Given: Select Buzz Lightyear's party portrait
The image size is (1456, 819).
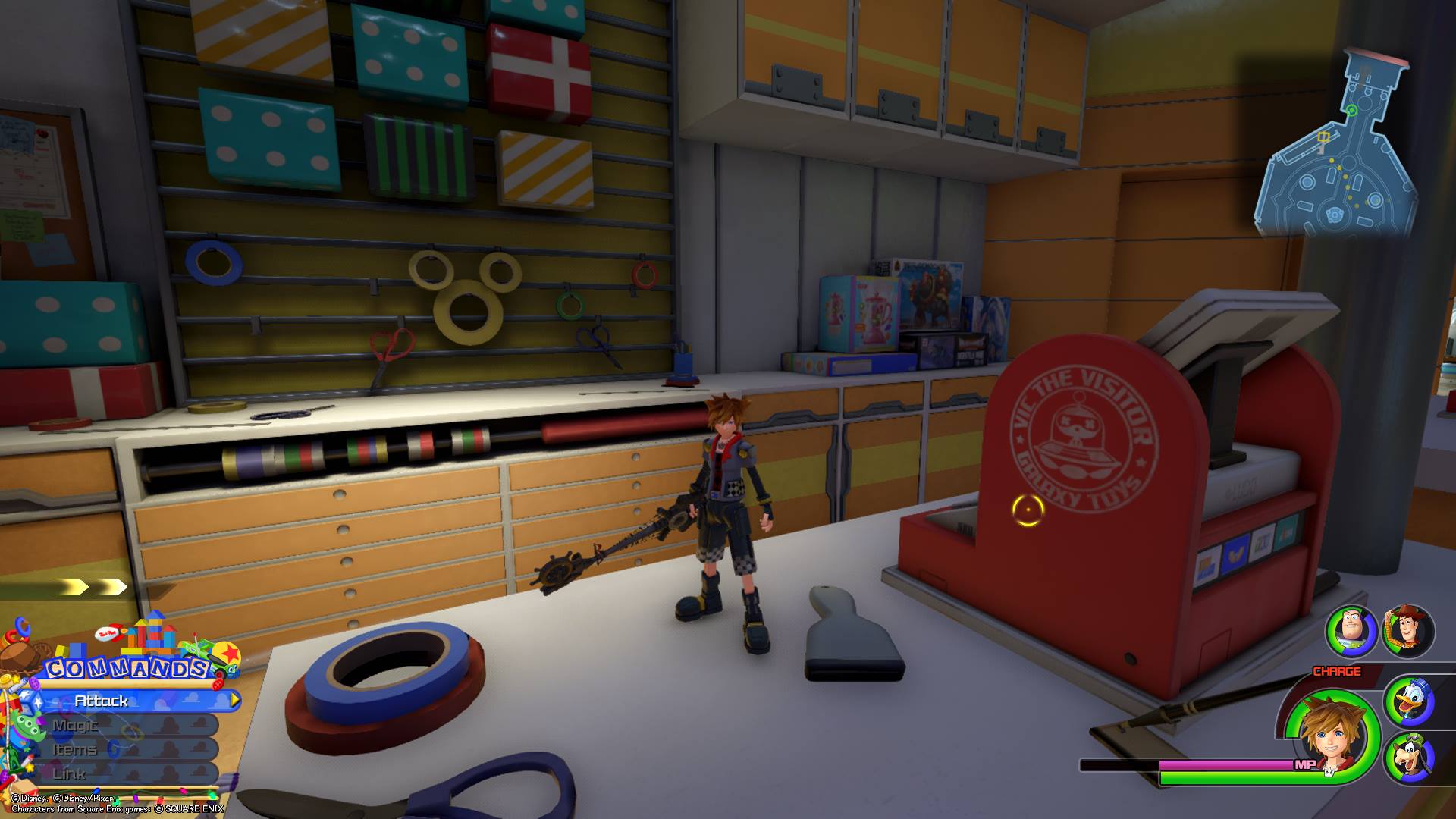Looking at the screenshot, I should click(x=1352, y=632).
